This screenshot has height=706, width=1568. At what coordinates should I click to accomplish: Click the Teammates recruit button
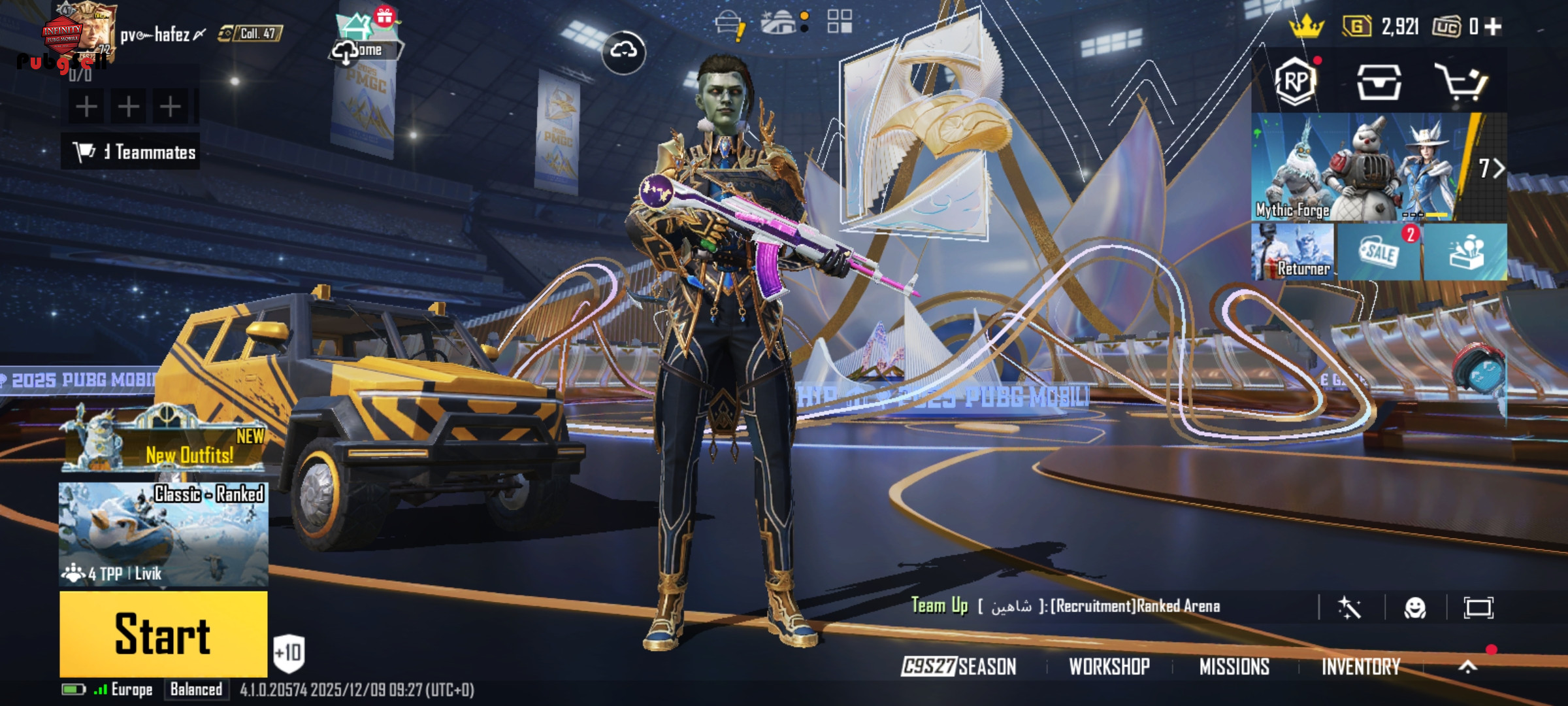pos(131,152)
